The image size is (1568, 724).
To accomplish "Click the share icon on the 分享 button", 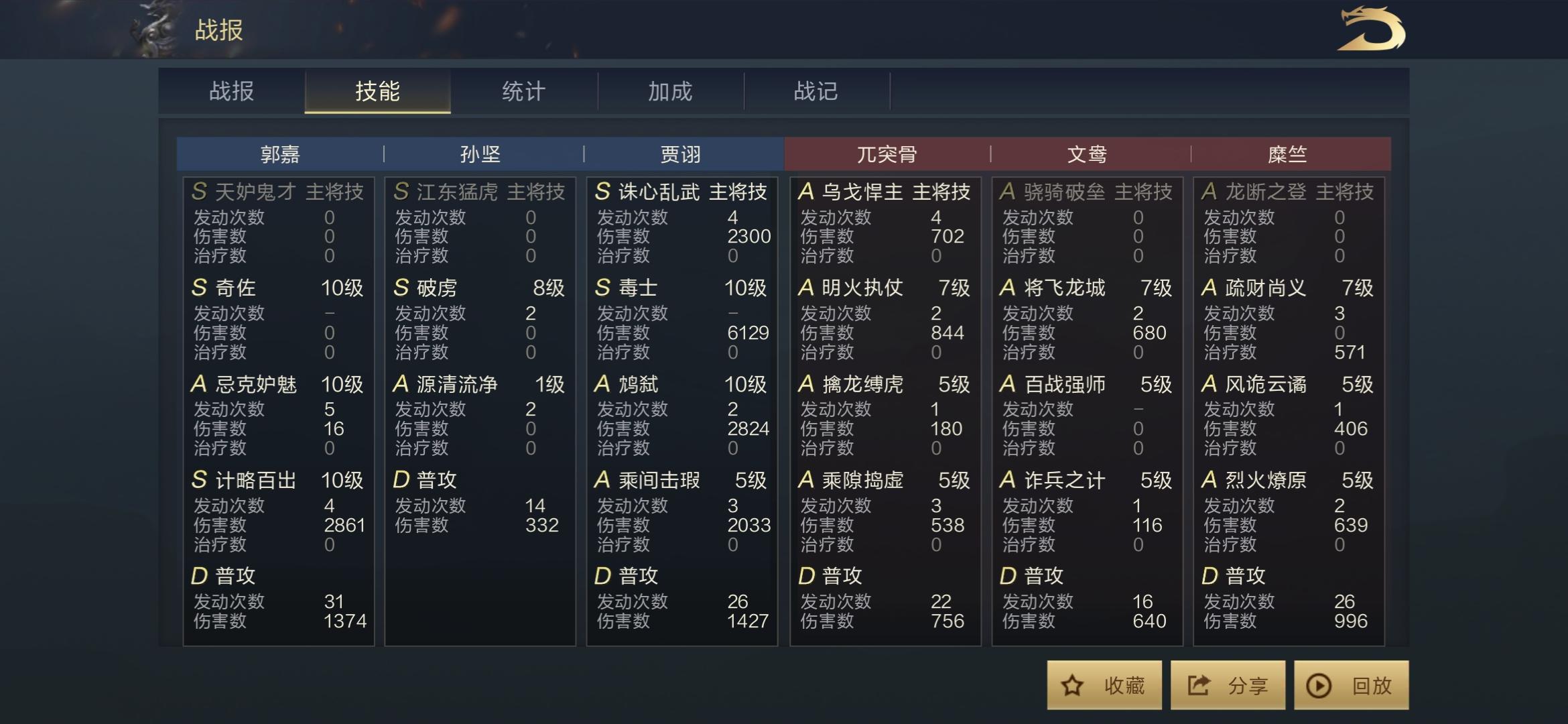I will click(1199, 685).
